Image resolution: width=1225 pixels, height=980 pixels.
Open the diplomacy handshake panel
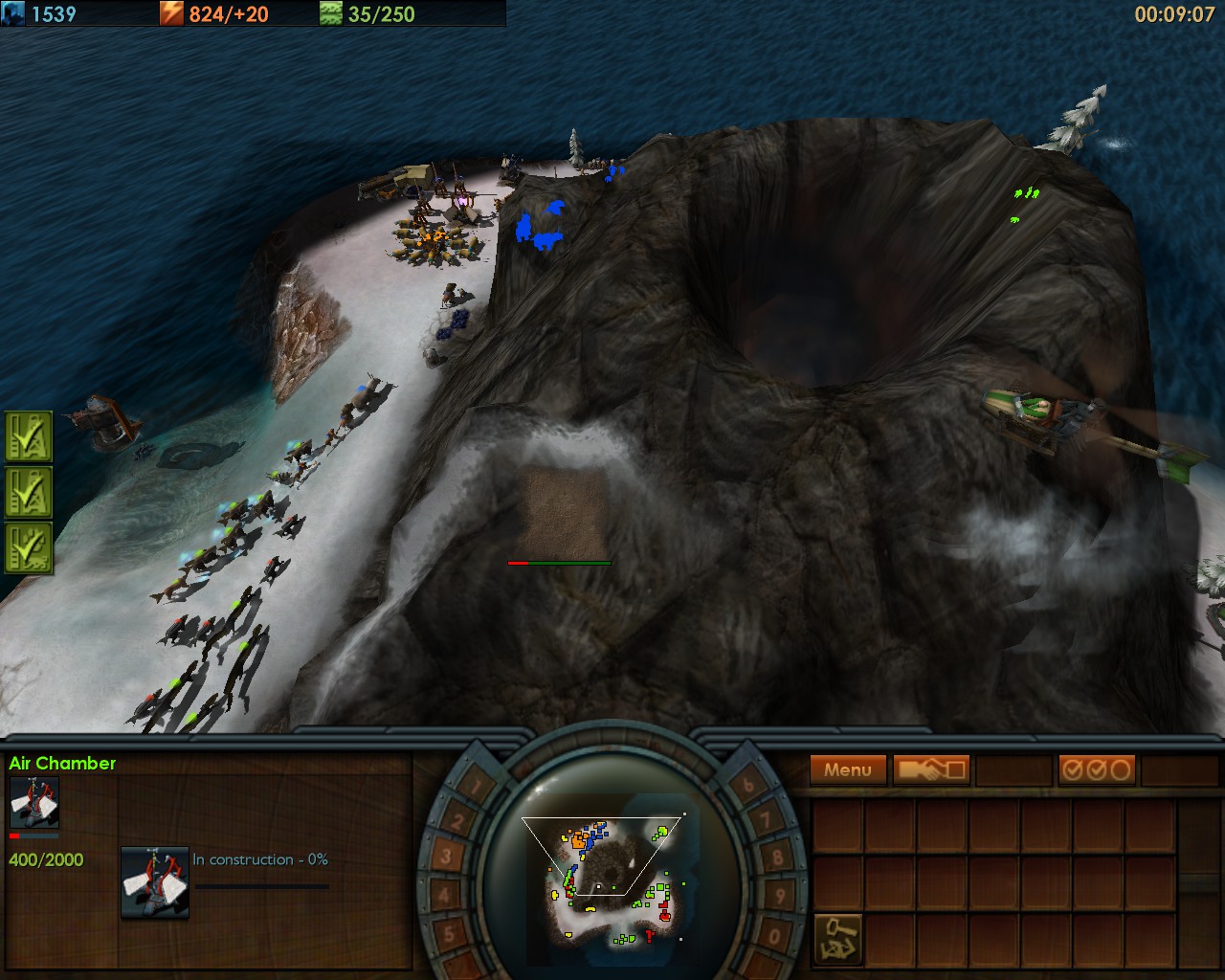(930, 768)
